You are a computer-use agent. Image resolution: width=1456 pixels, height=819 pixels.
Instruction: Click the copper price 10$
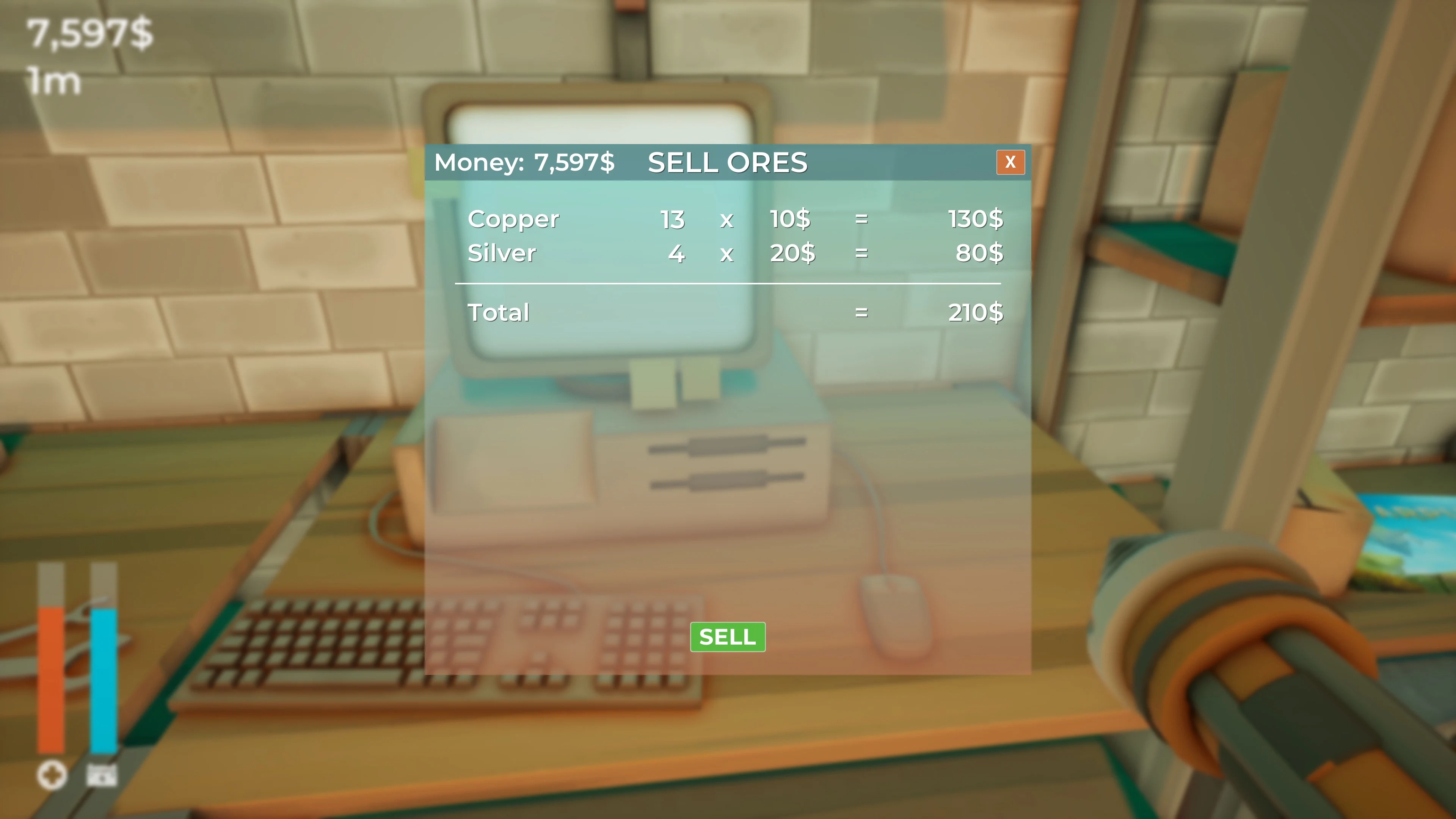pos(789,219)
